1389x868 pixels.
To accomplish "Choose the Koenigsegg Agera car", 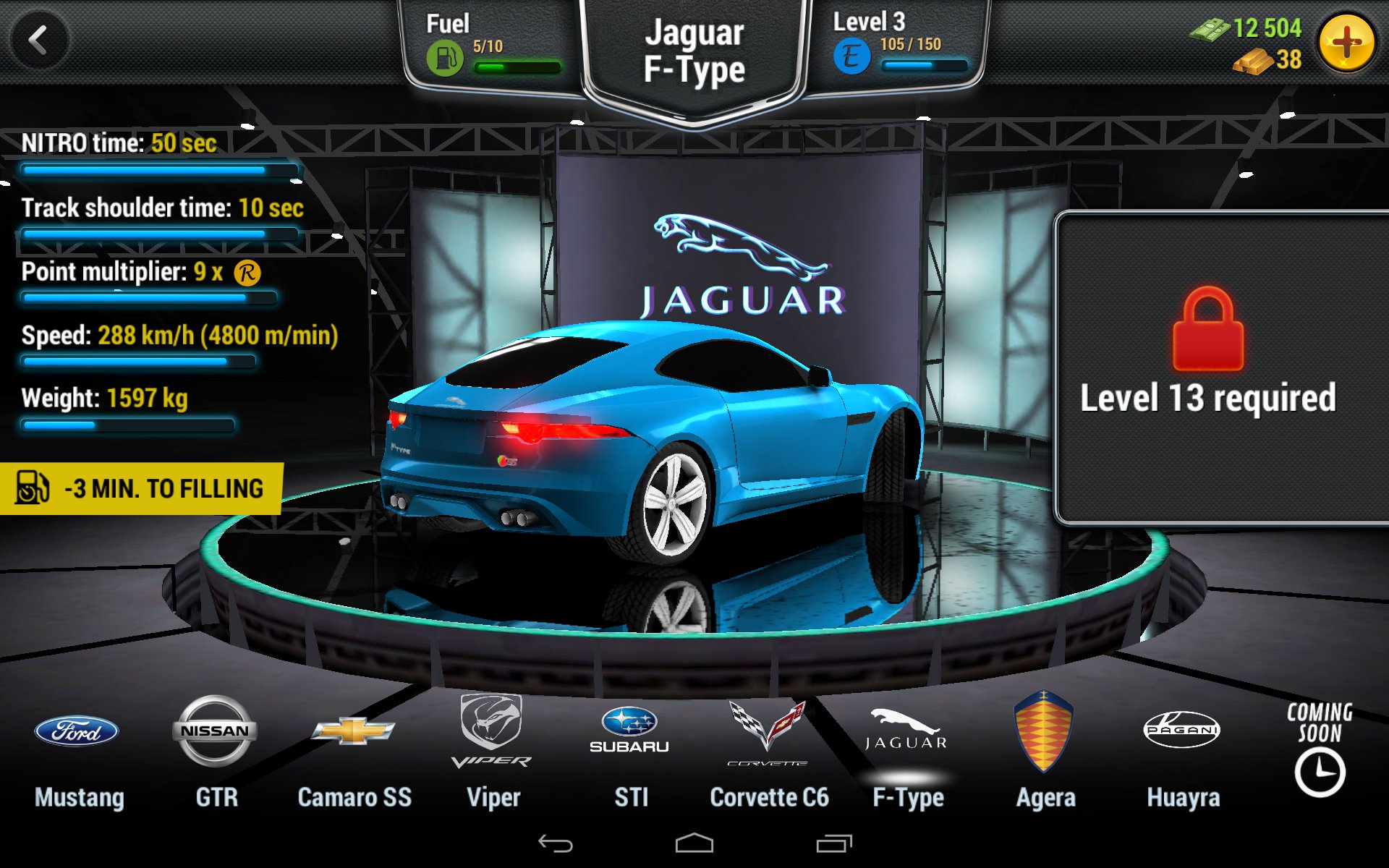I will 1045,752.
